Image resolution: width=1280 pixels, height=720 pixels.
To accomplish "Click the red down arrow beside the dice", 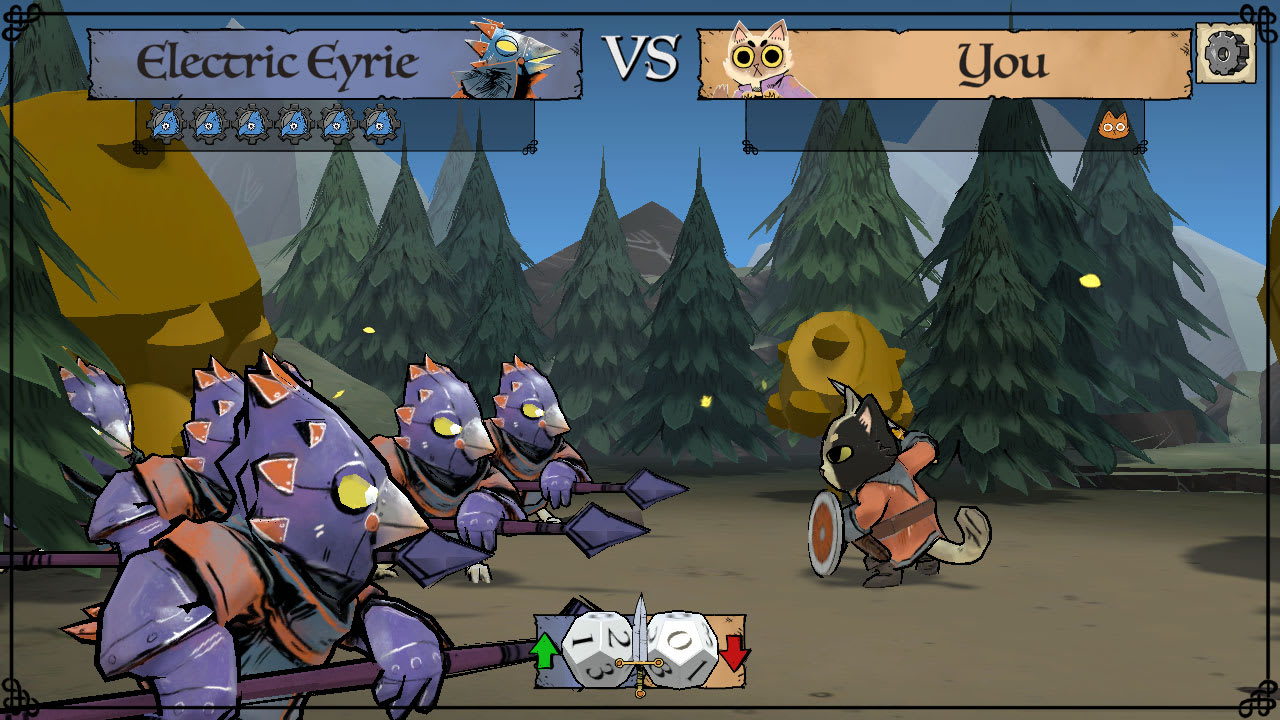I will [735, 652].
